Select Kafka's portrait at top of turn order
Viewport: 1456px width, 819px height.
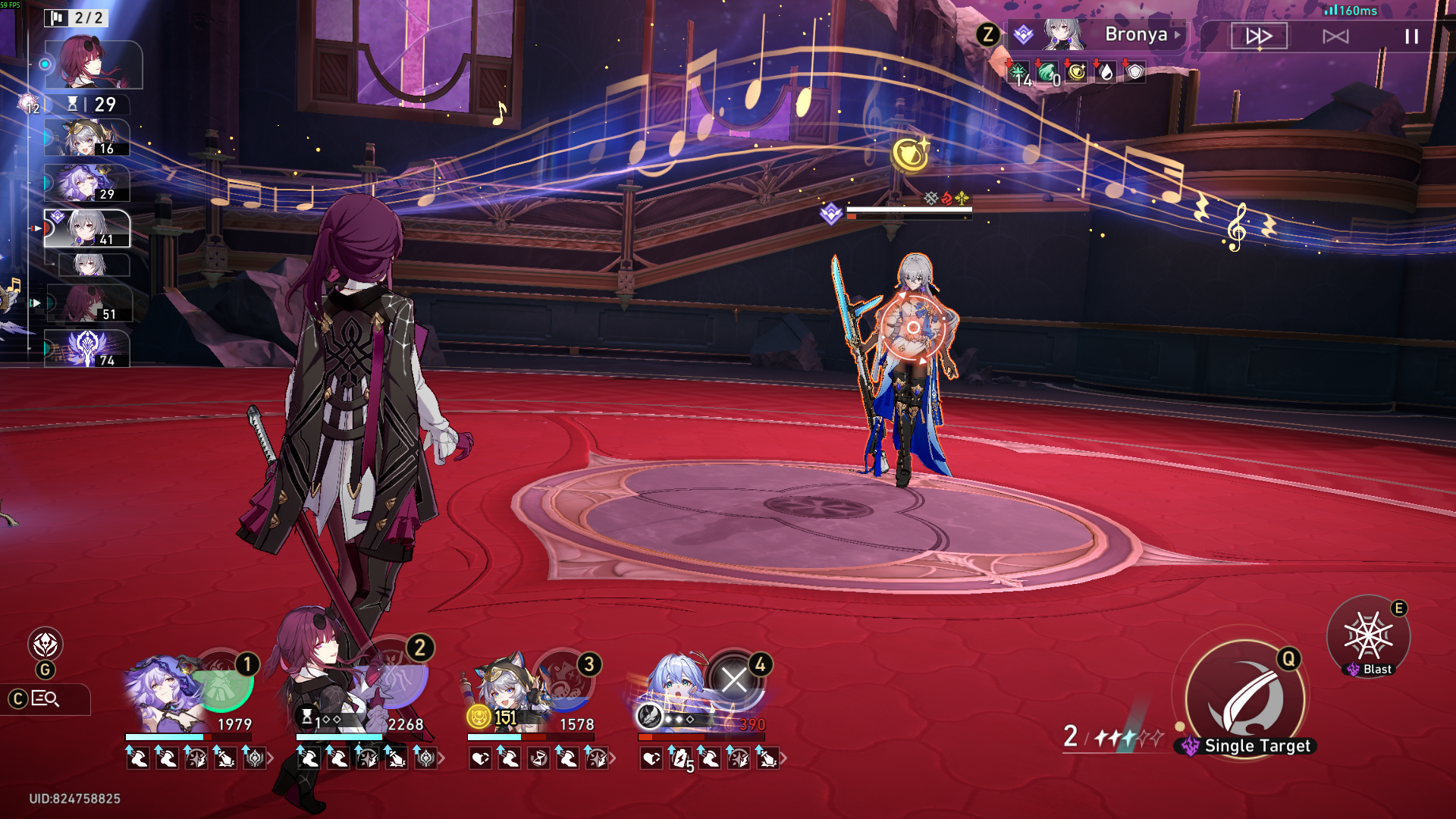coord(93,64)
